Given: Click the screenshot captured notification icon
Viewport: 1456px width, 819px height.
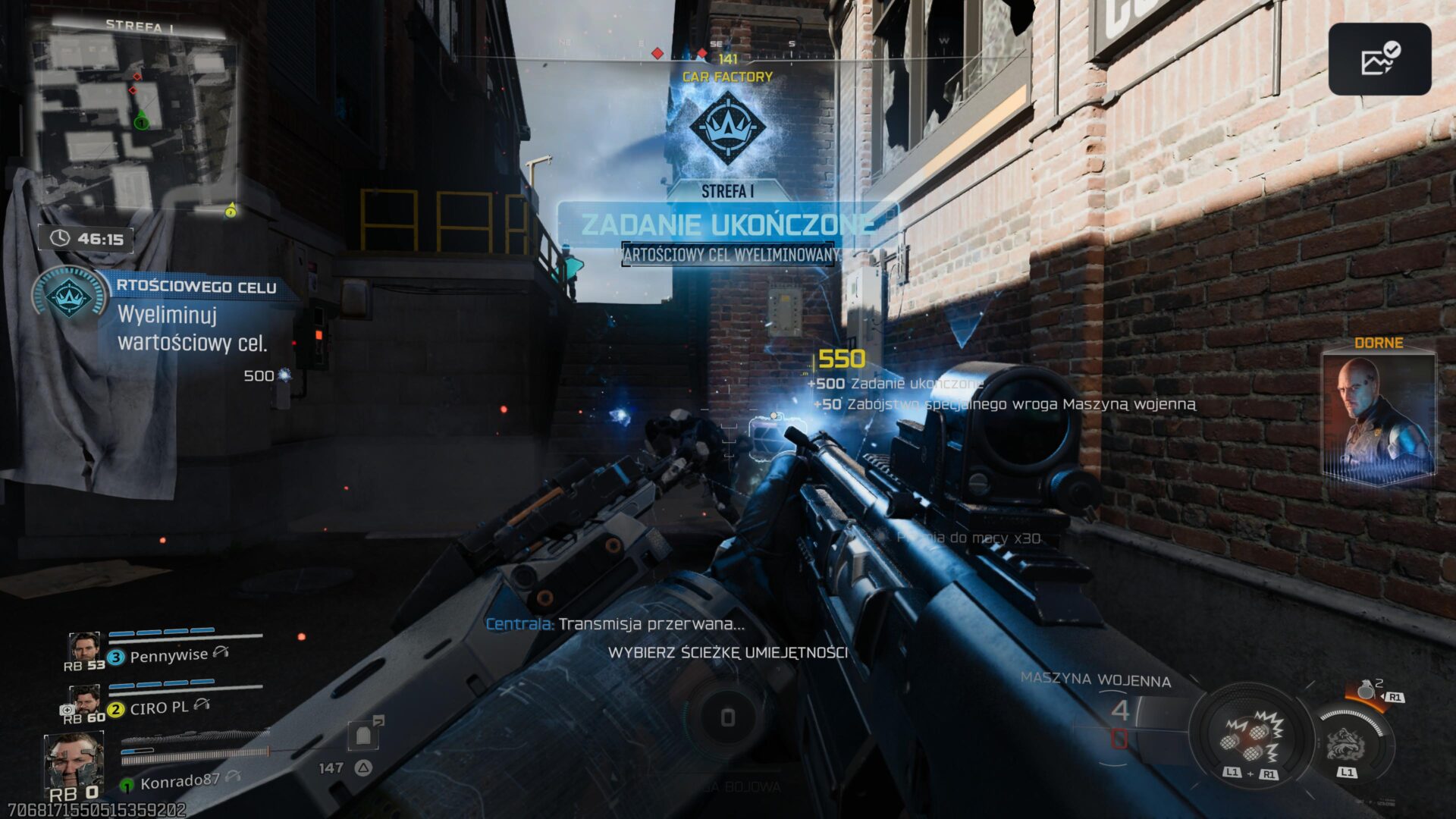Looking at the screenshot, I should click(x=1379, y=59).
